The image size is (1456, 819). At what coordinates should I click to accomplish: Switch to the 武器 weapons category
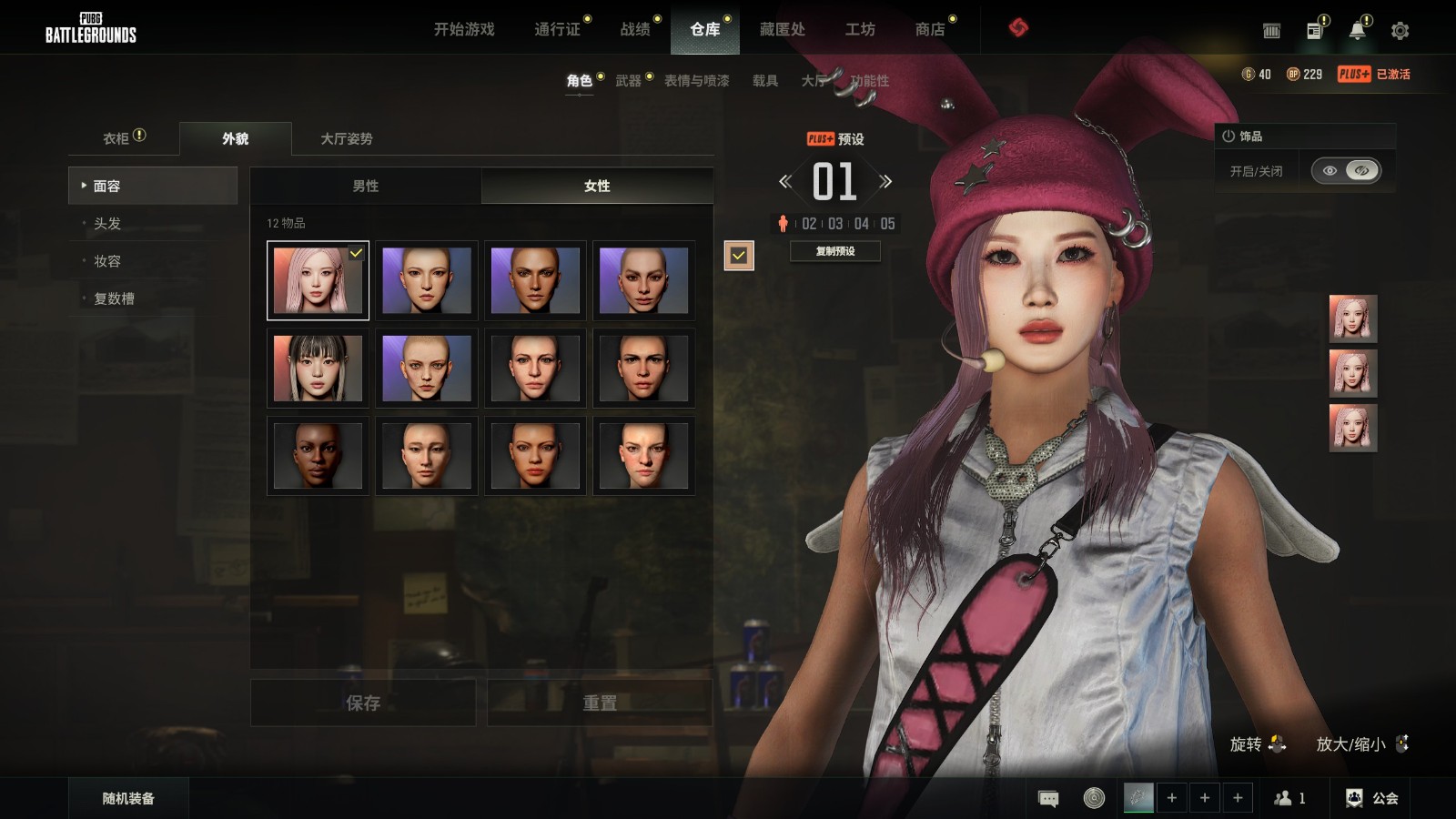pyautogui.click(x=628, y=81)
